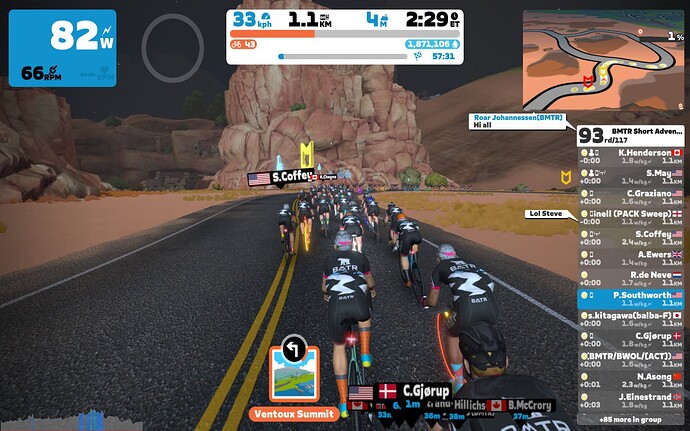Viewport: 690px width, 431px height.
Task: Open Roar Johannessen's chat message
Action: pyautogui.click(x=517, y=122)
